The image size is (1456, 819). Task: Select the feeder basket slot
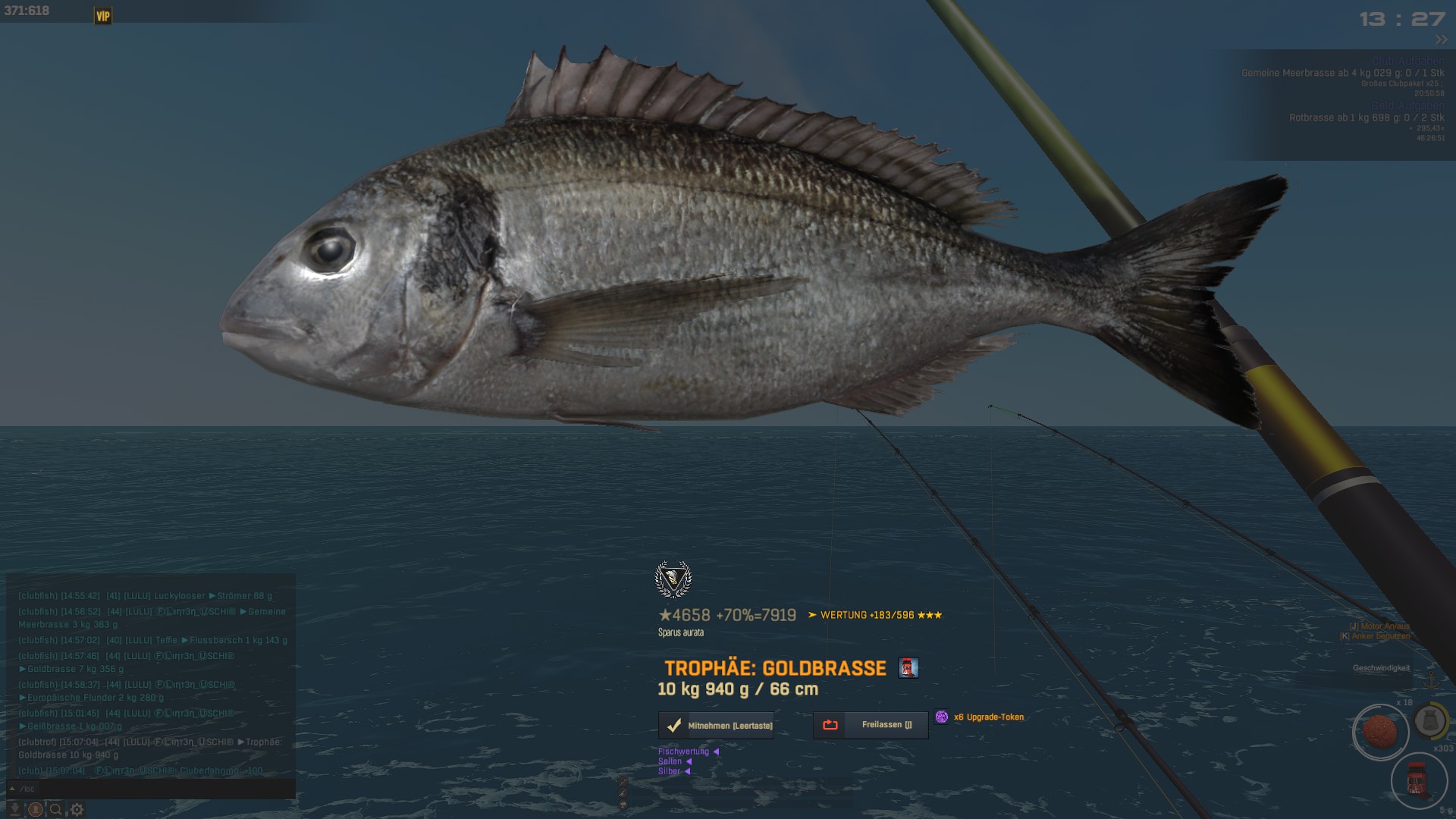point(1430,721)
